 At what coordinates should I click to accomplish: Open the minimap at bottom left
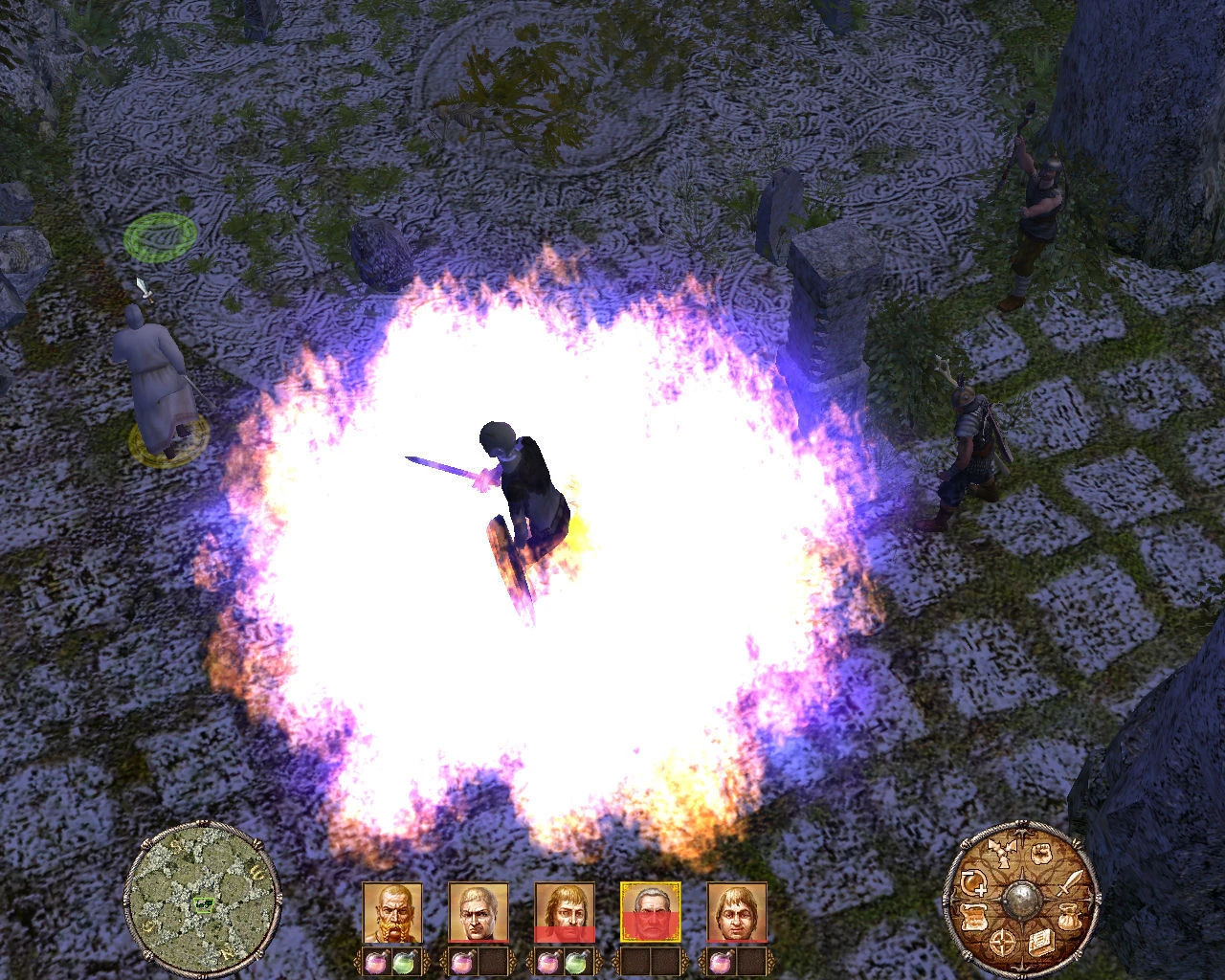pos(203,901)
